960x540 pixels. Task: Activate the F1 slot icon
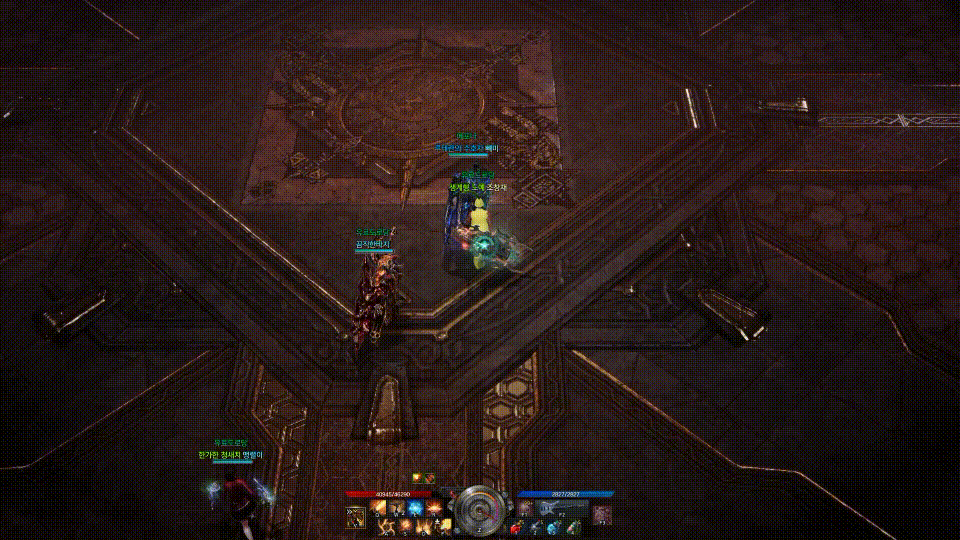pyautogui.click(x=526, y=509)
